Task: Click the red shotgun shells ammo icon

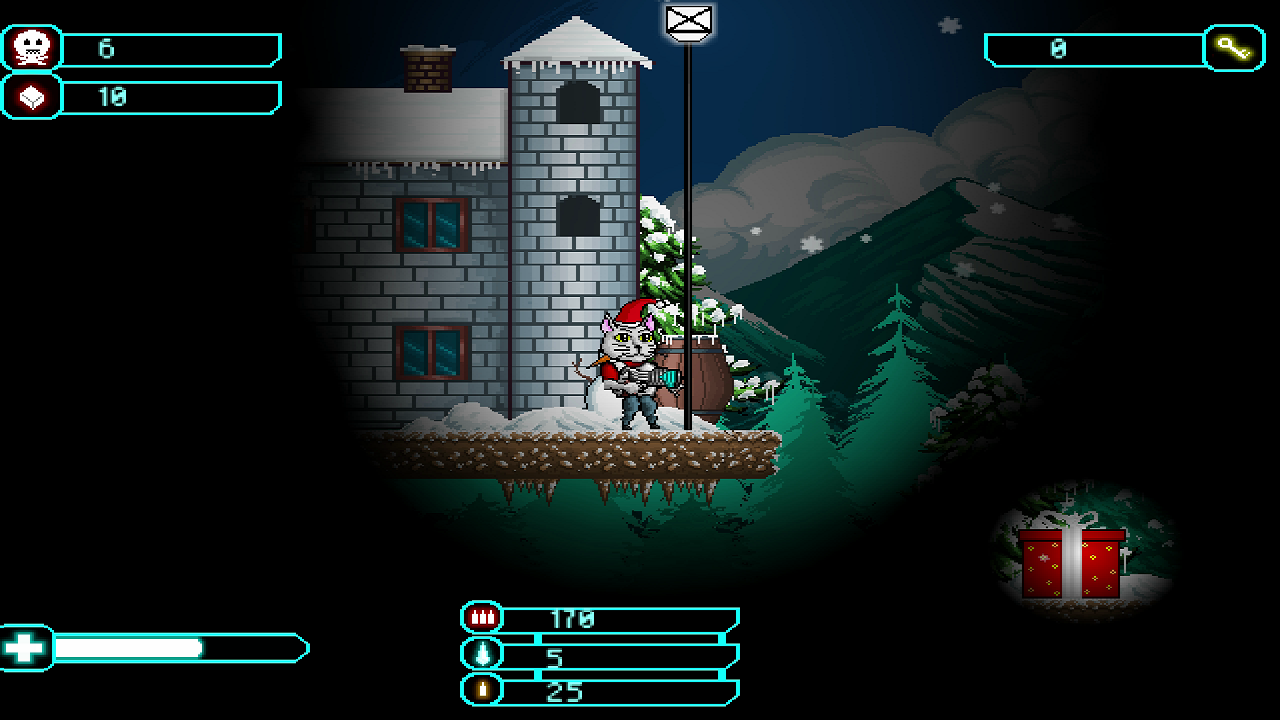Action: click(x=482, y=616)
